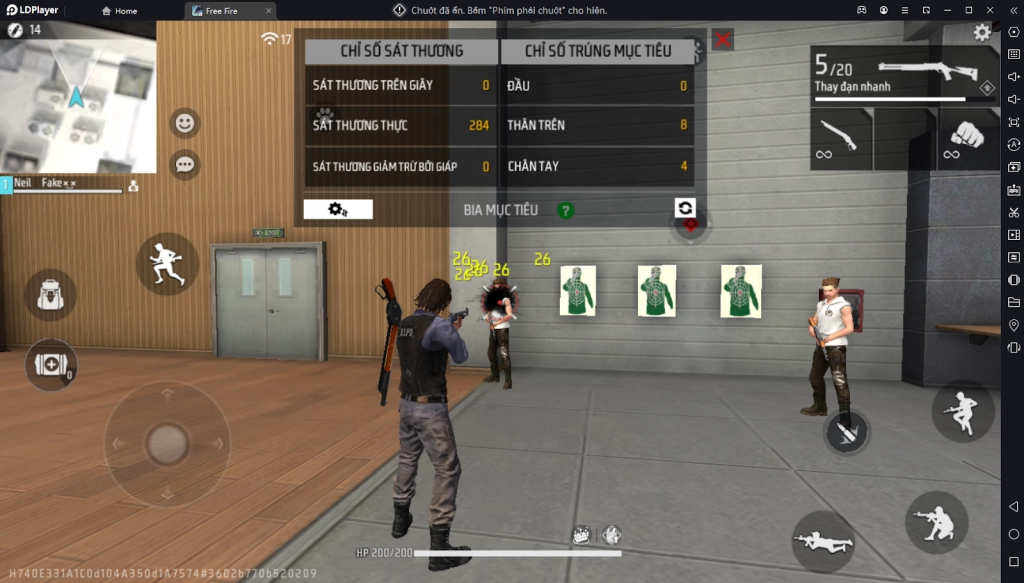This screenshot has width=1024, height=583.
Task: Open the game settings gear
Action: coord(982,33)
